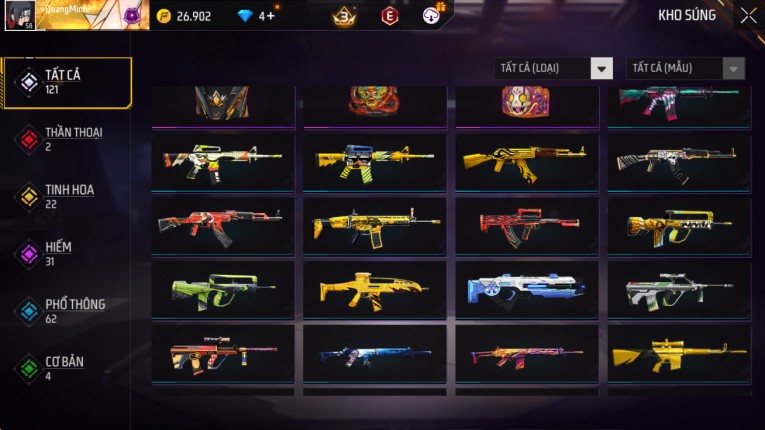Viewport: 765px width, 430px height.
Task: Open the player profile avatar
Action: tap(20, 15)
